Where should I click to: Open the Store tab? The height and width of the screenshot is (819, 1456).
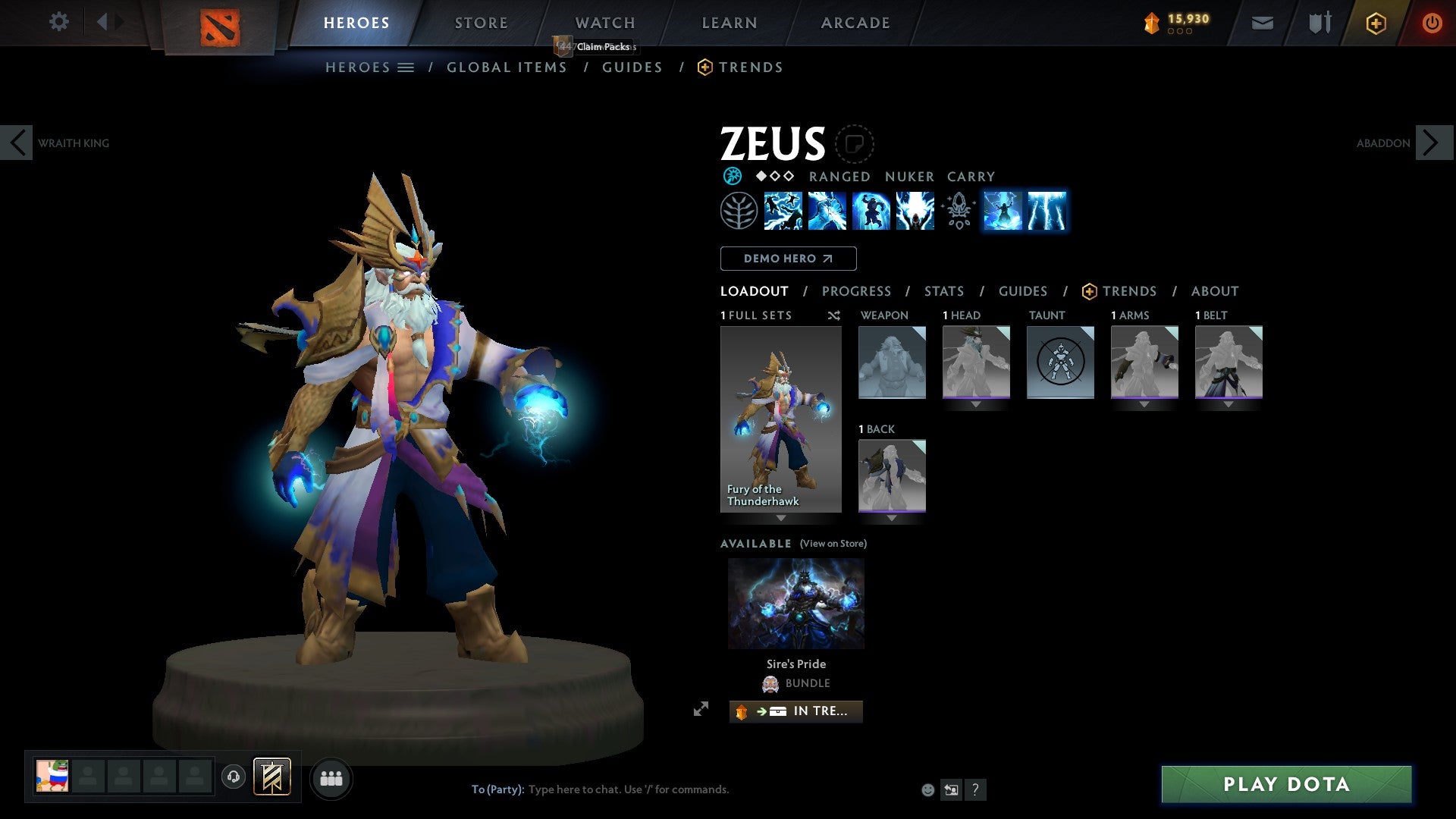point(481,23)
